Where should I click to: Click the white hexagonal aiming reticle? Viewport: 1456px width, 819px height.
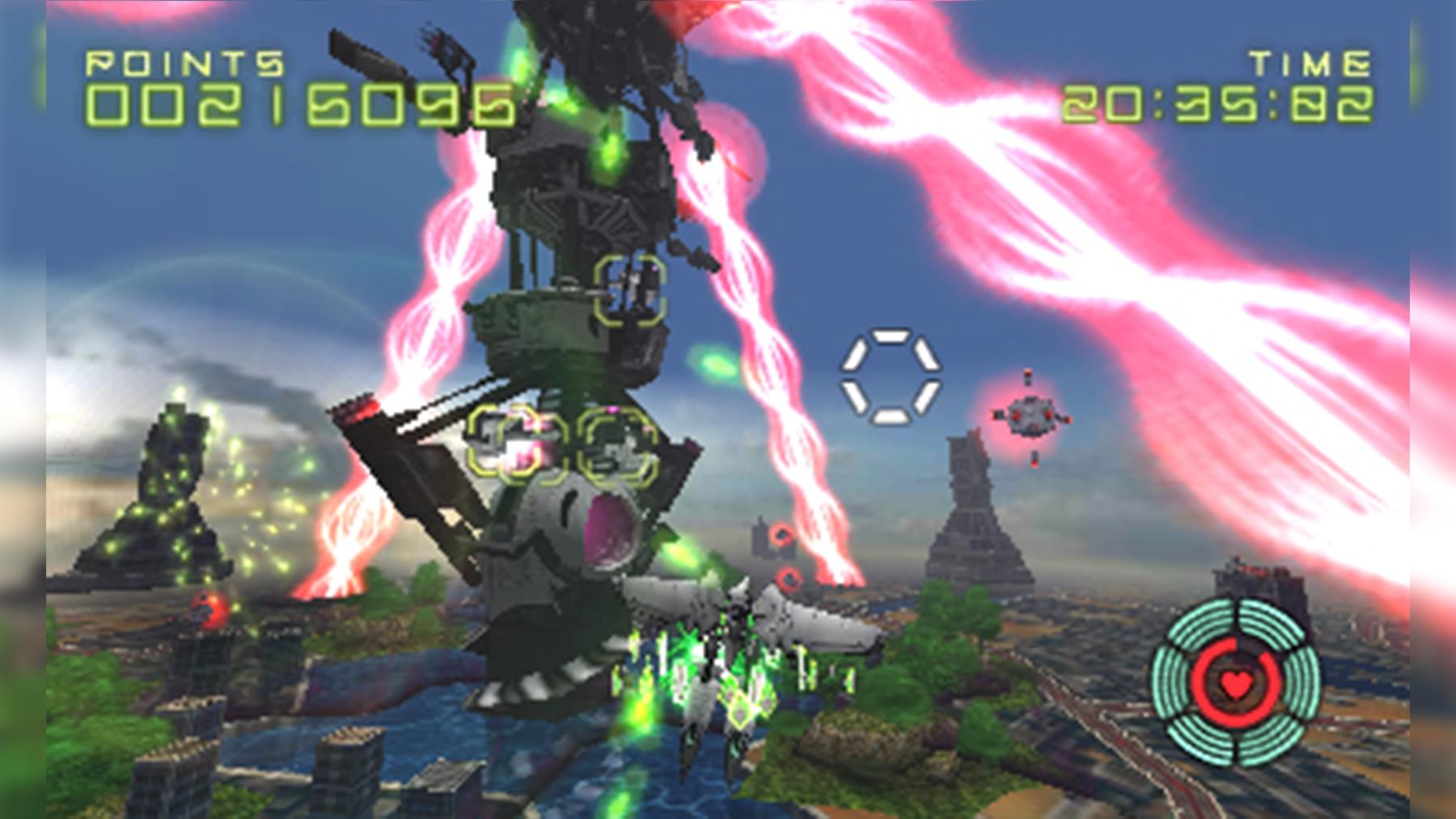[891, 376]
